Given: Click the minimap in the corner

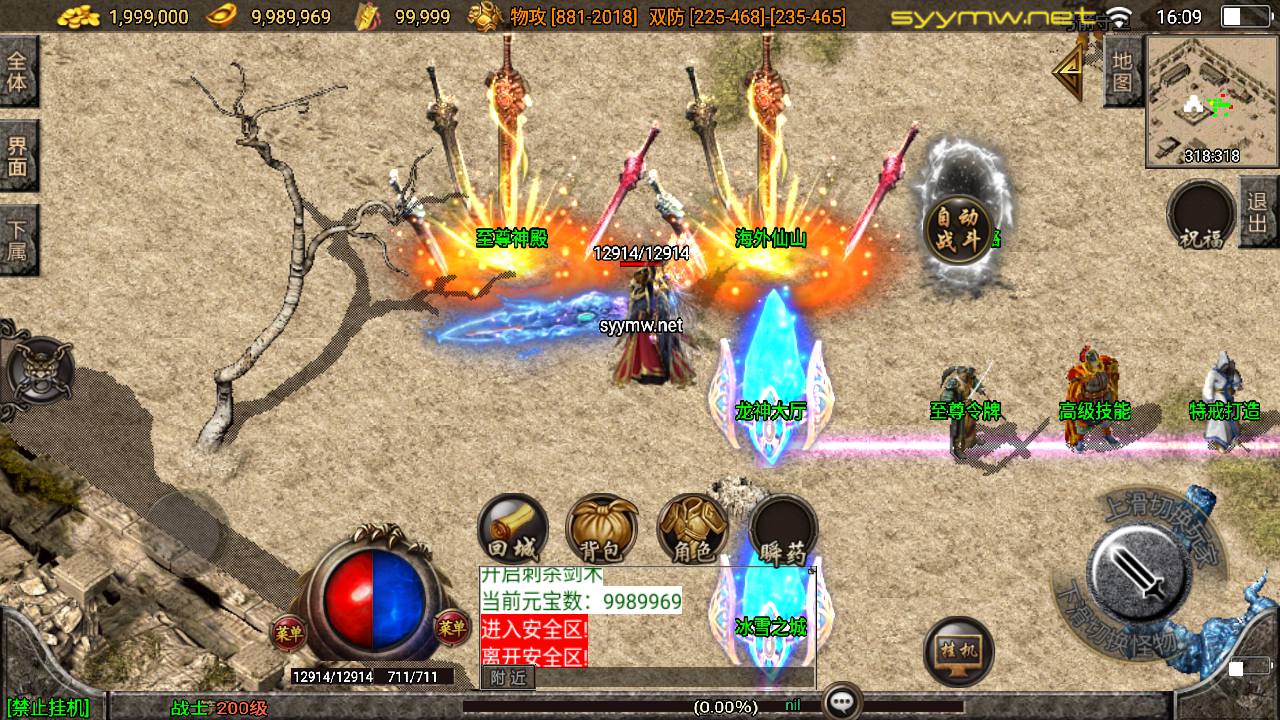Looking at the screenshot, I should [x=1211, y=100].
